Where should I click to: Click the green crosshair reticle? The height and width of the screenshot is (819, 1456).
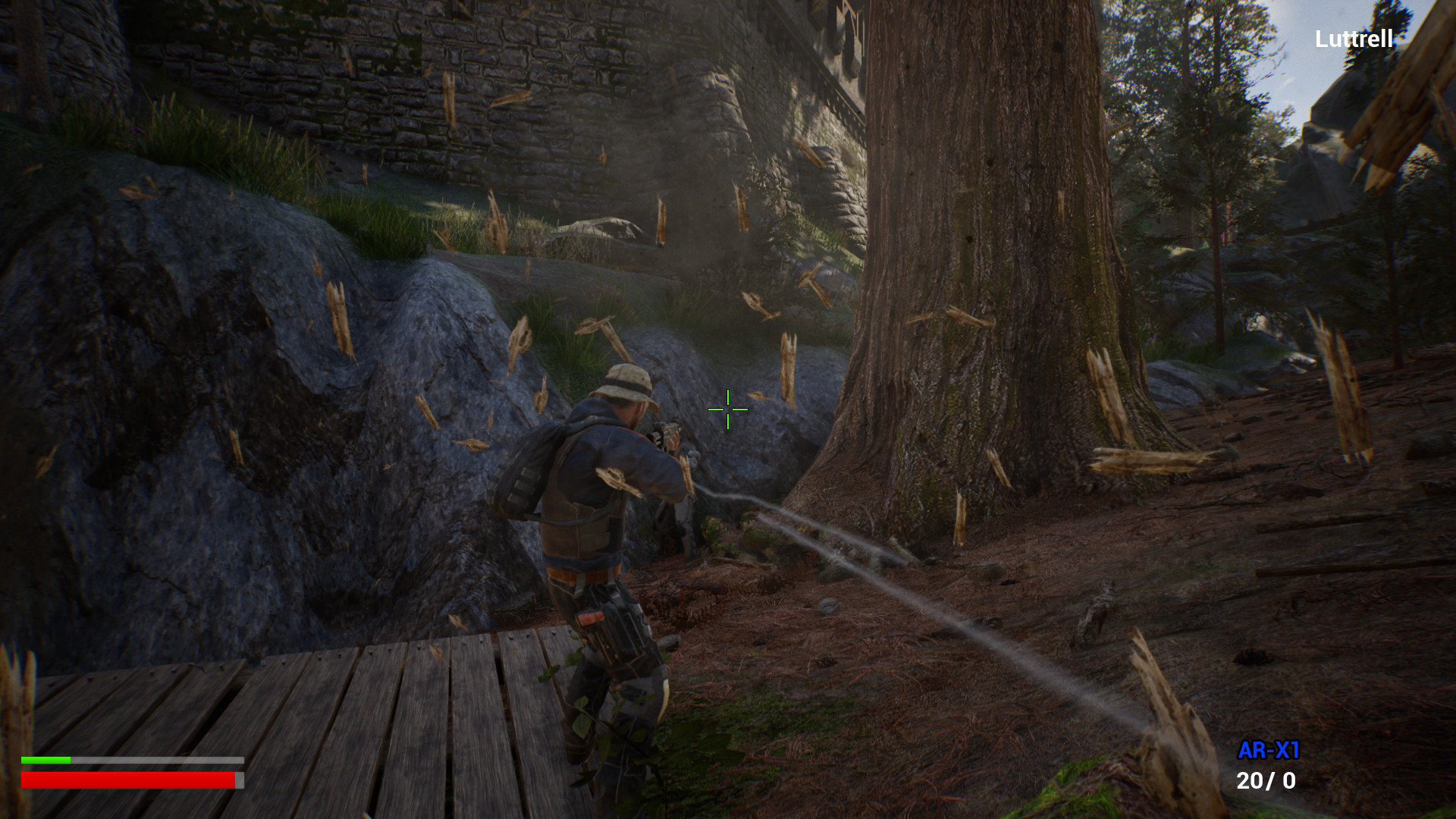[x=726, y=409]
